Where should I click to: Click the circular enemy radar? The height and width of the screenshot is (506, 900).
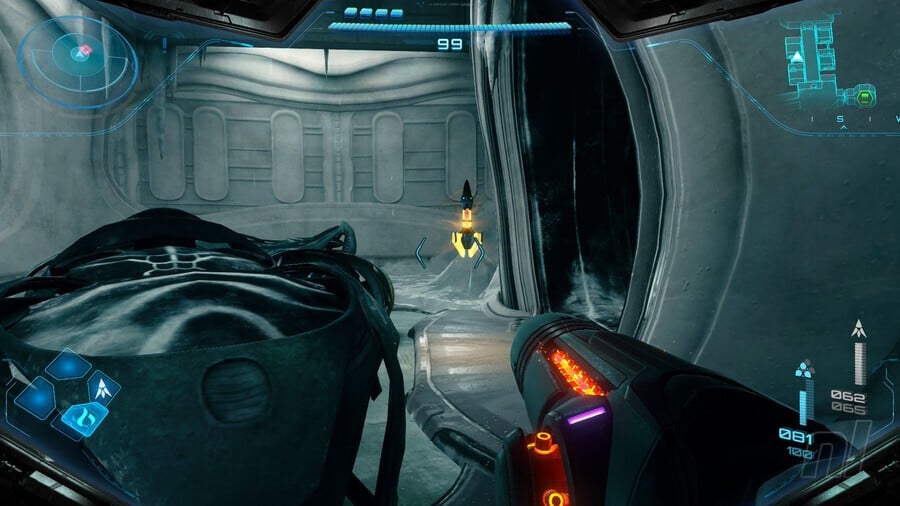tap(77, 60)
